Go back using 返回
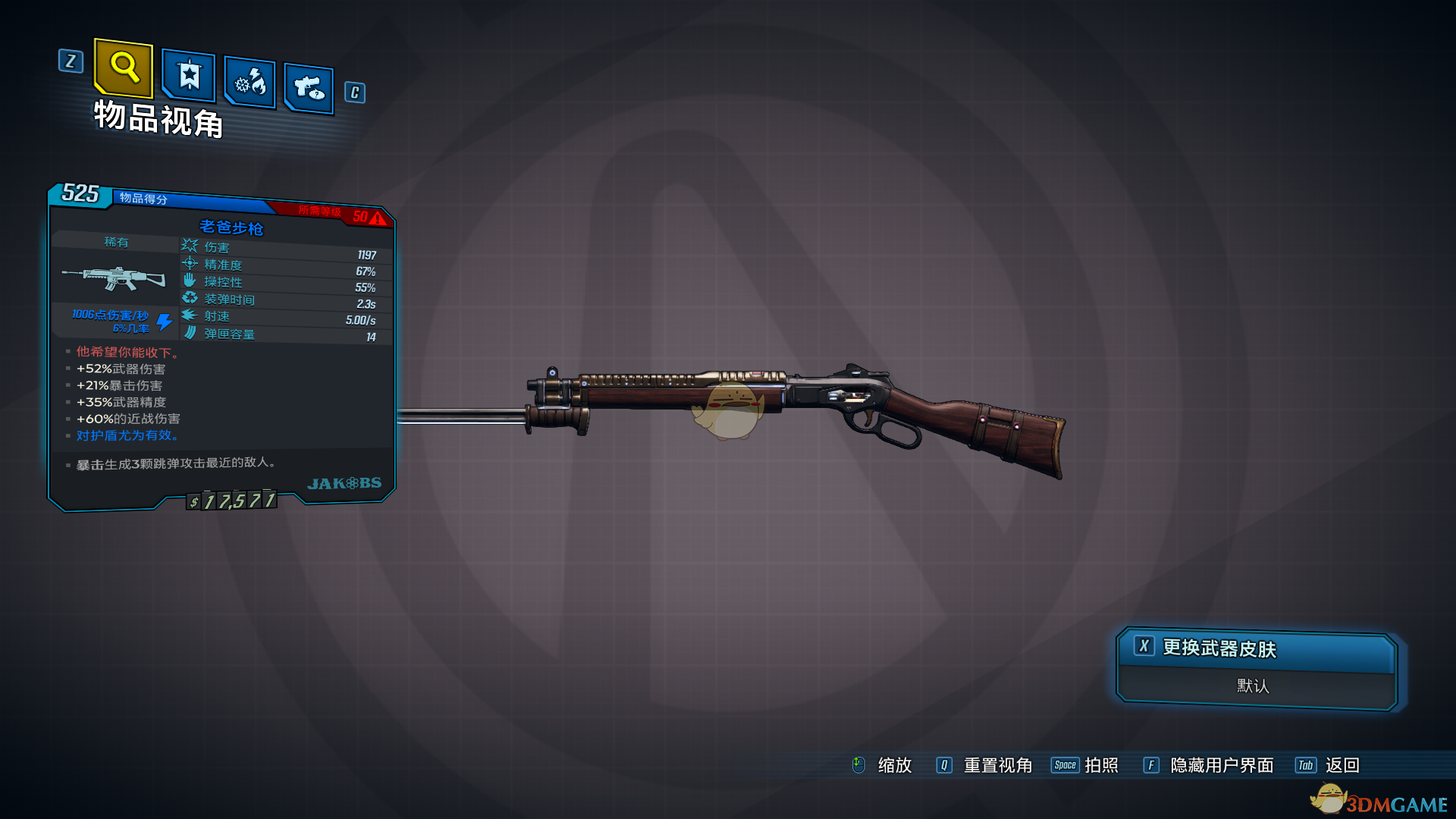 point(1341,765)
